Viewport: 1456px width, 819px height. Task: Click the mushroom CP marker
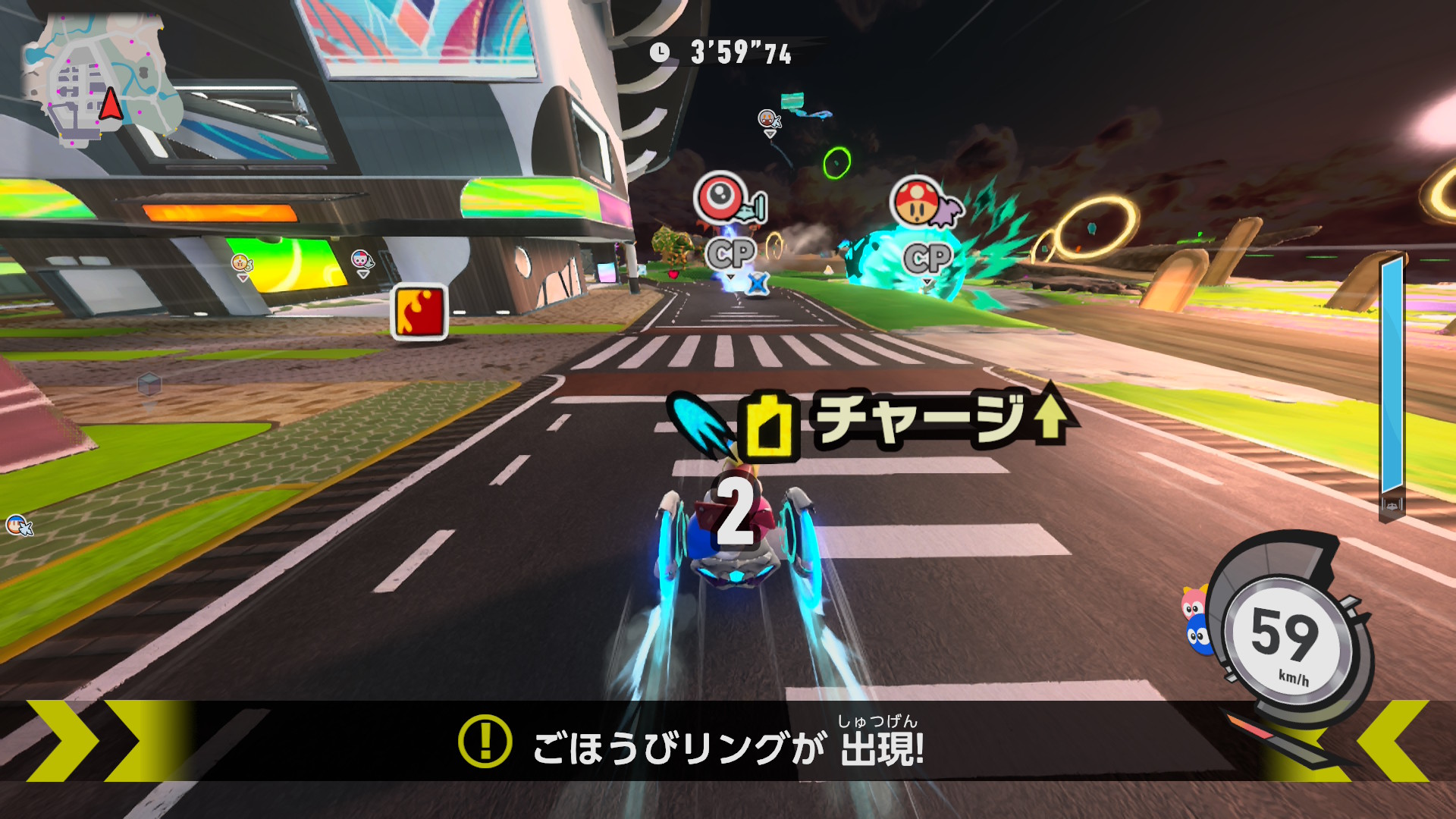coord(918,202)
